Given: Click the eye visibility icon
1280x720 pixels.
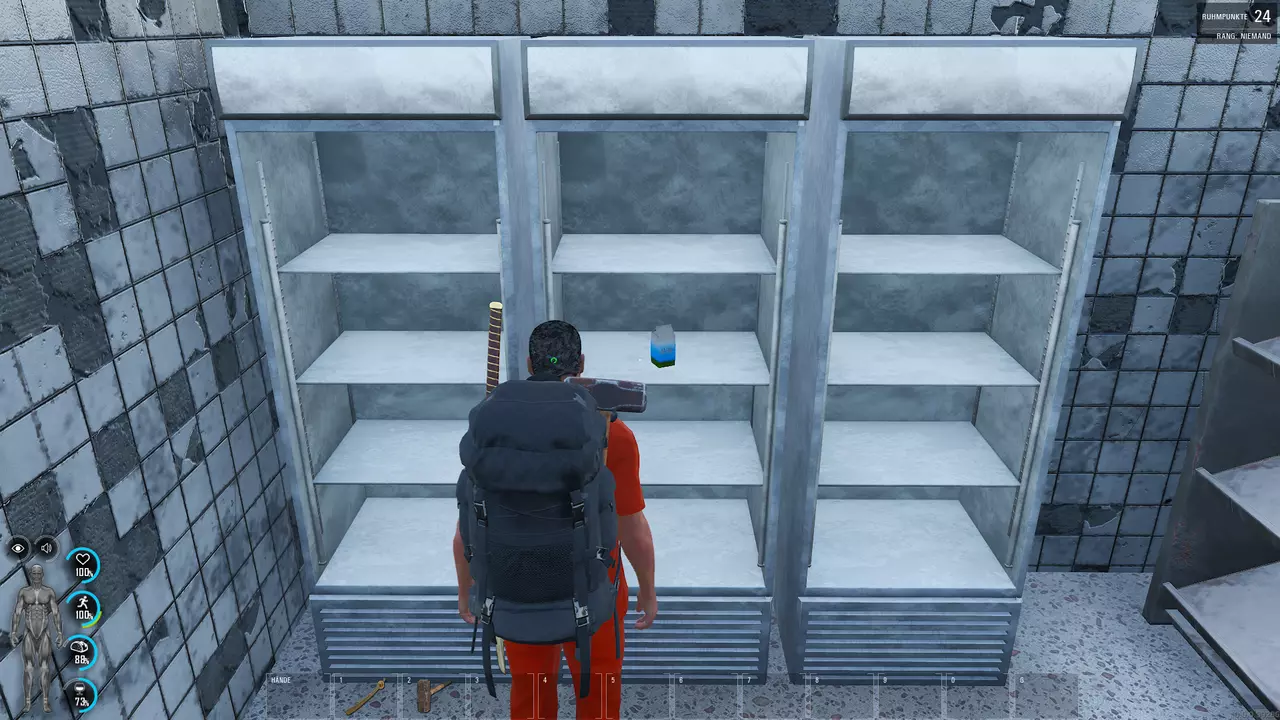Looking at the screenshot, I should 19,548.
